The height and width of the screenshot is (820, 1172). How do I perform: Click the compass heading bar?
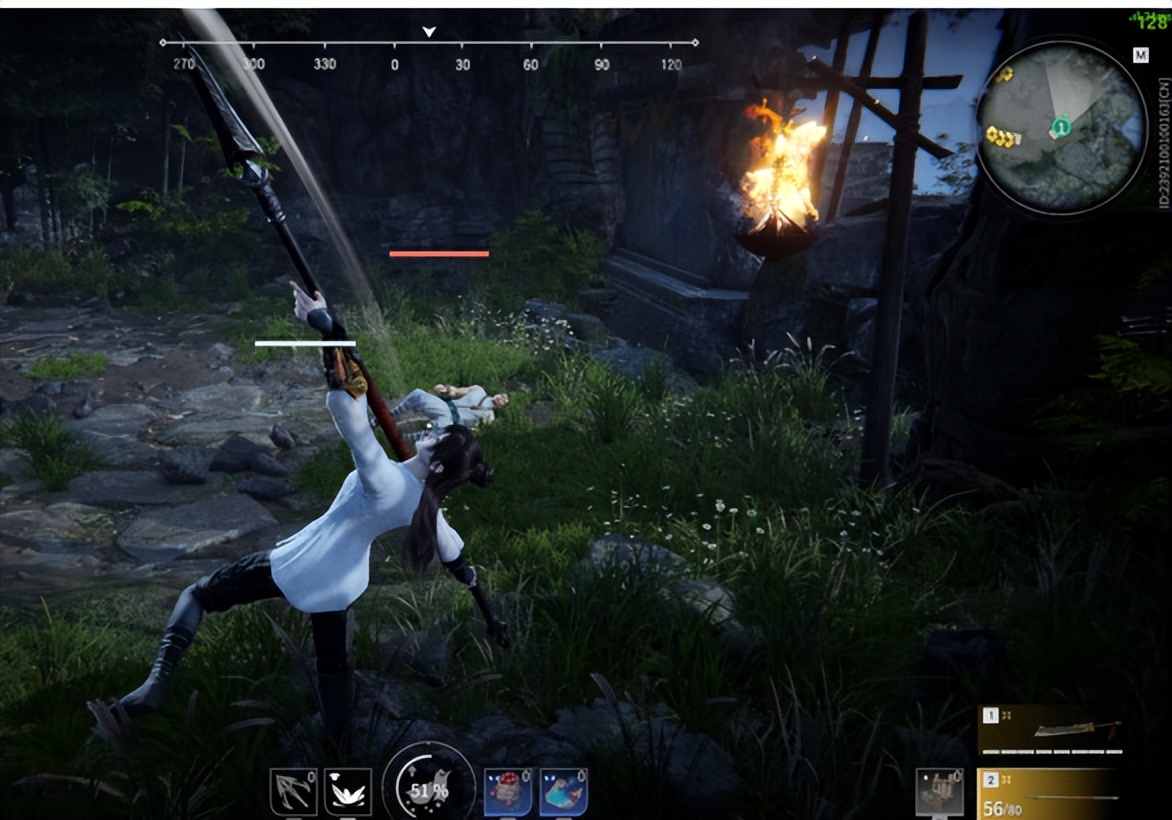tap(429, 44)
